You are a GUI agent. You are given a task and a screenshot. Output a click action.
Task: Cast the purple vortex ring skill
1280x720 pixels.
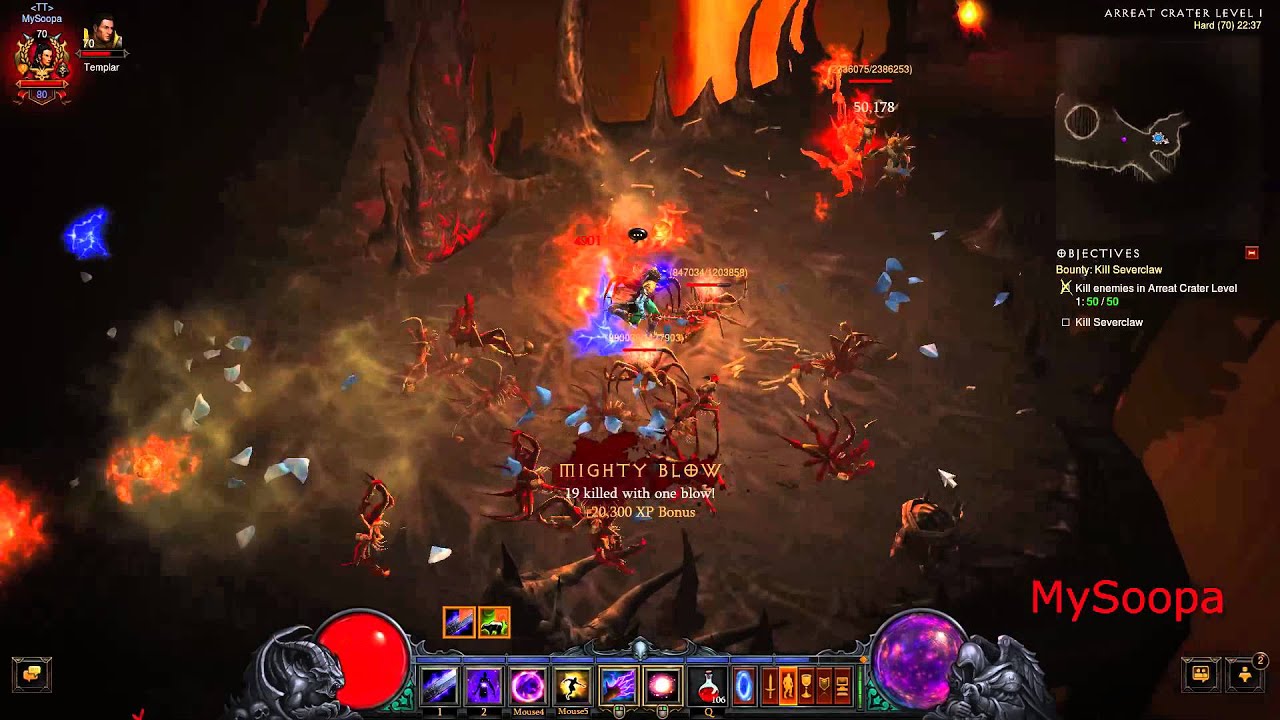coord(528,687)
